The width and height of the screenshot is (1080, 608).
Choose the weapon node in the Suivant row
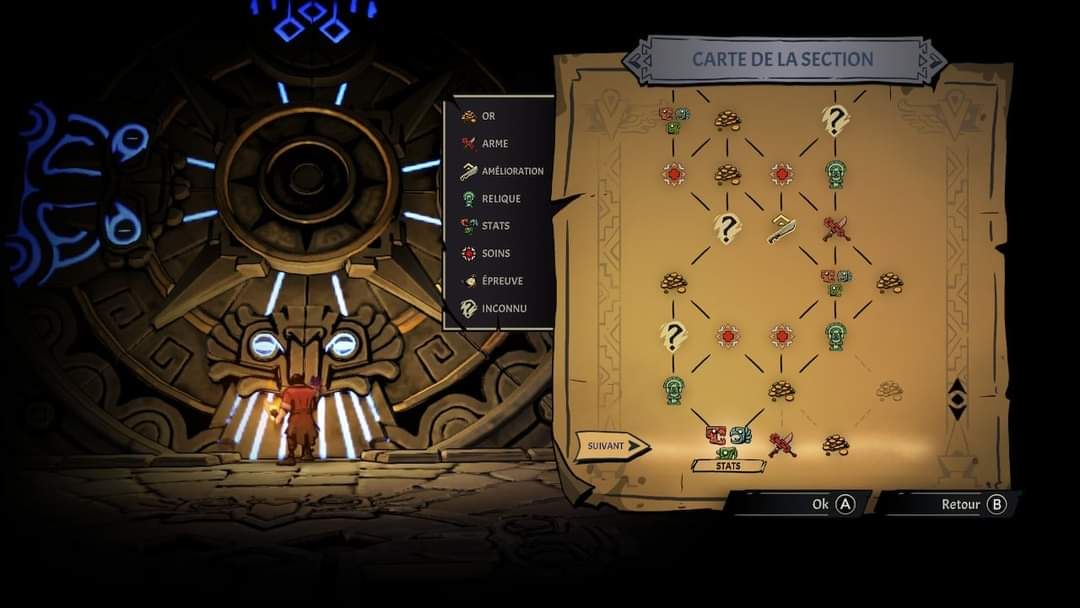tap(781, 443)
